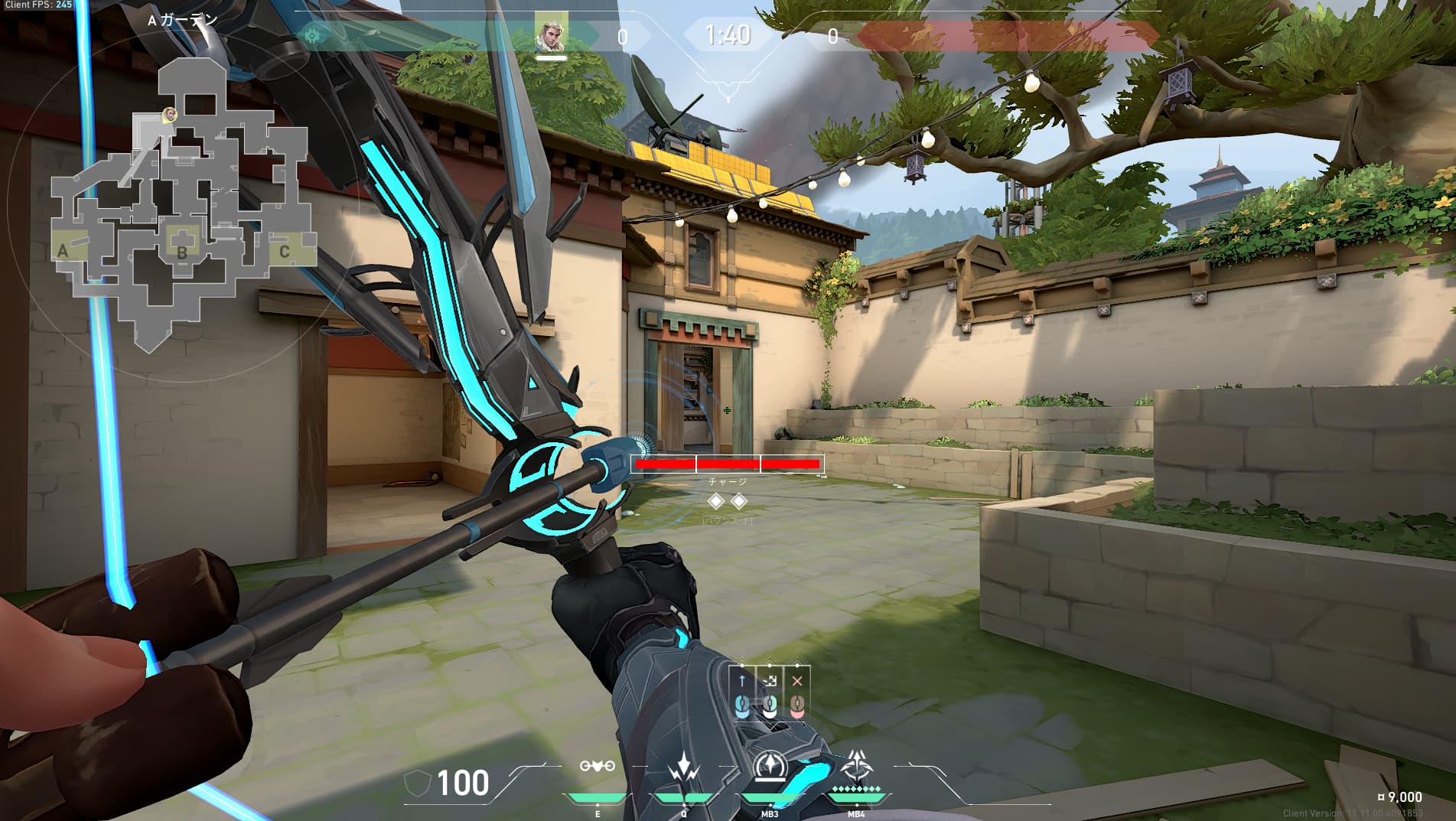Click the player portrait marker on the minimap
1456x821 pixels.
tap(170, 115)
